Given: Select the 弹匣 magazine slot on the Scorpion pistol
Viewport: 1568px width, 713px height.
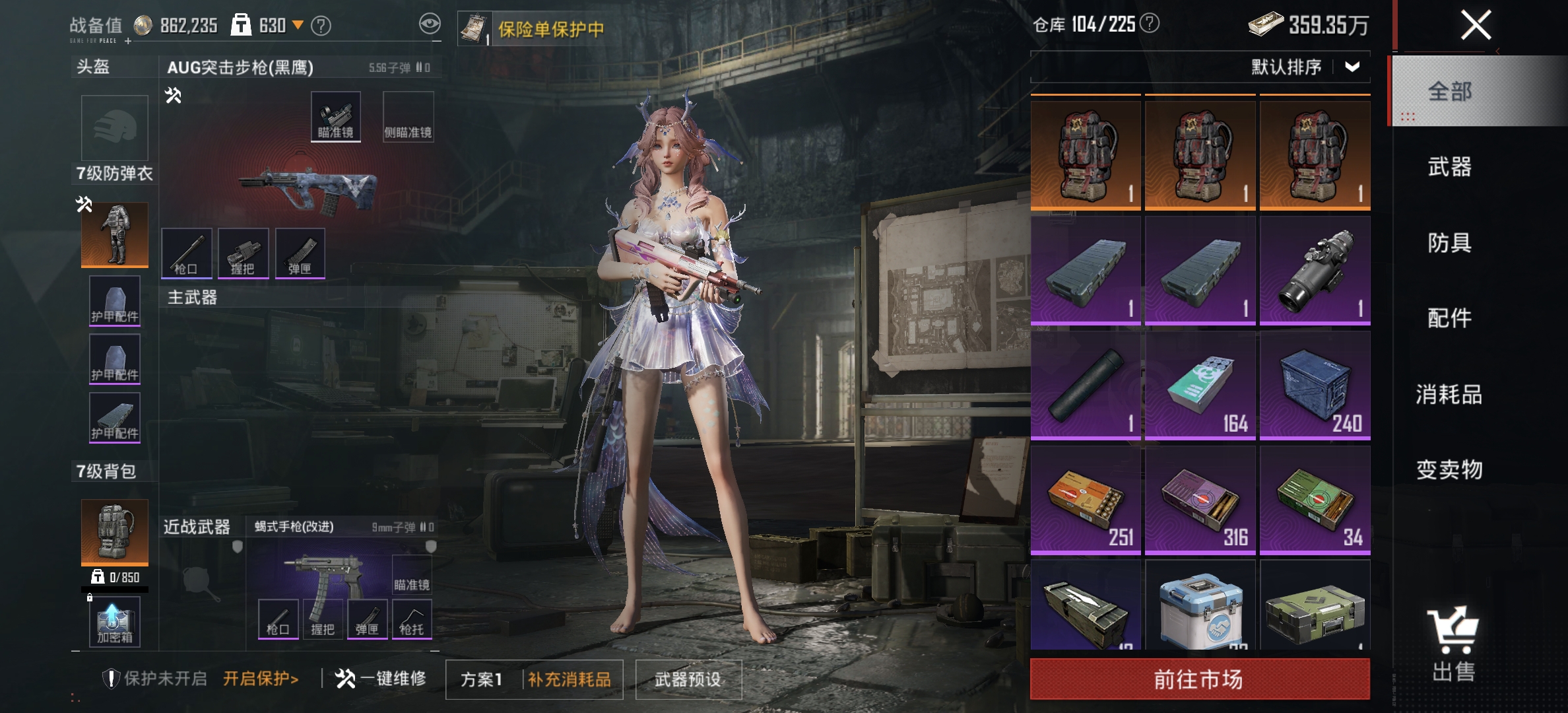Looking at the screenshot, I should click(x=368, y=619).
